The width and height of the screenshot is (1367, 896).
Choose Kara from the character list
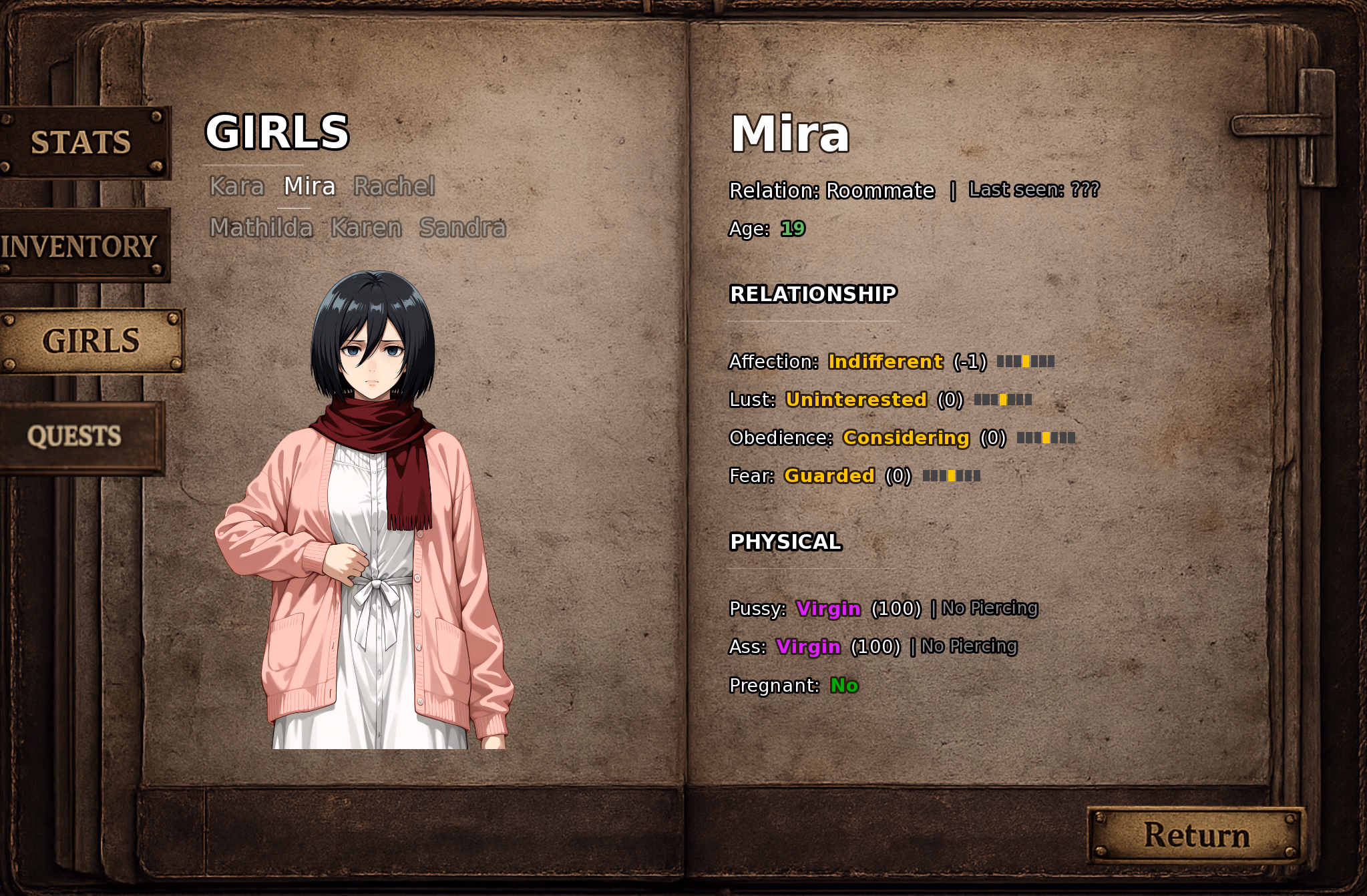click(x=236, y=186)
